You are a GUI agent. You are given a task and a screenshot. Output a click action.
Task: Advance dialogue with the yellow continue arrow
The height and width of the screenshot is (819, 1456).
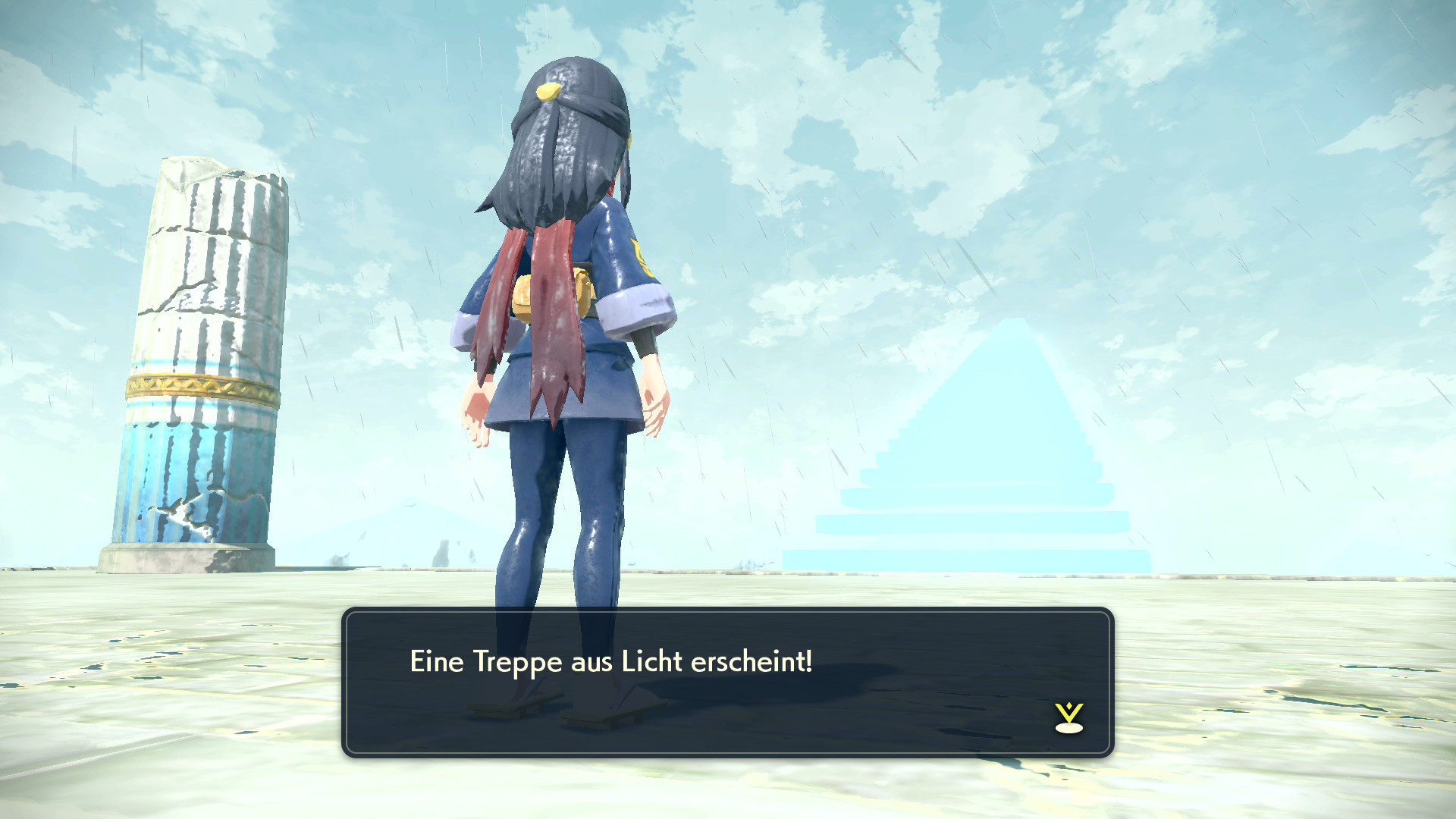pos(1068,717)
